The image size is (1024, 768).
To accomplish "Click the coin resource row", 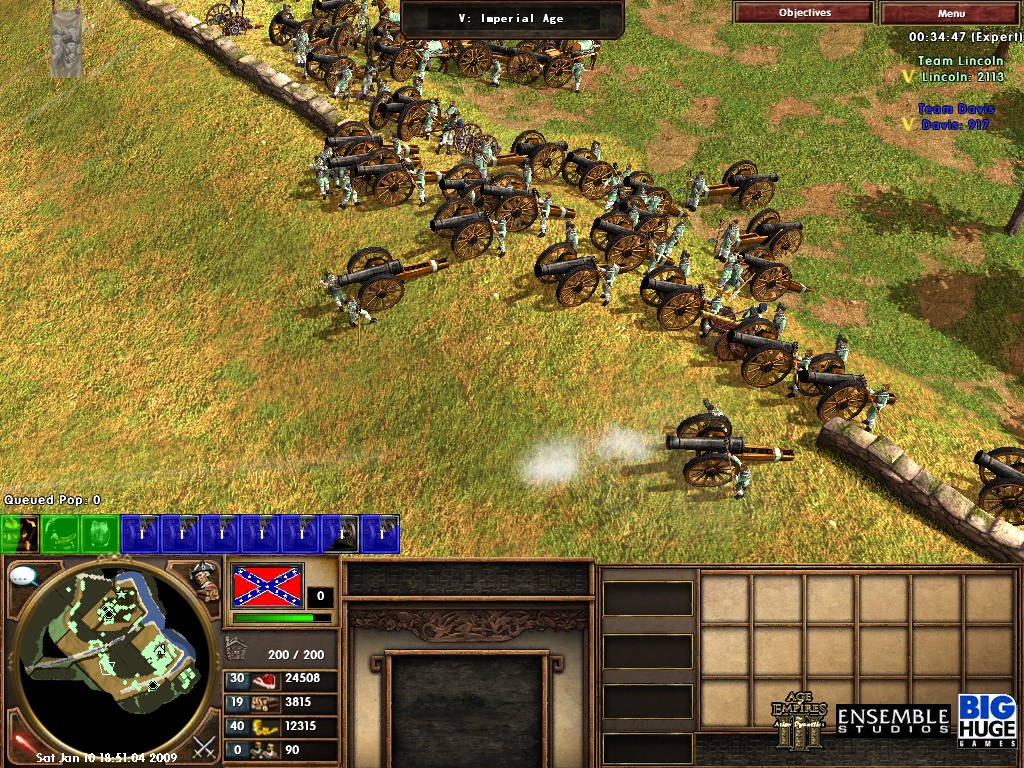I will coord(282,726).
